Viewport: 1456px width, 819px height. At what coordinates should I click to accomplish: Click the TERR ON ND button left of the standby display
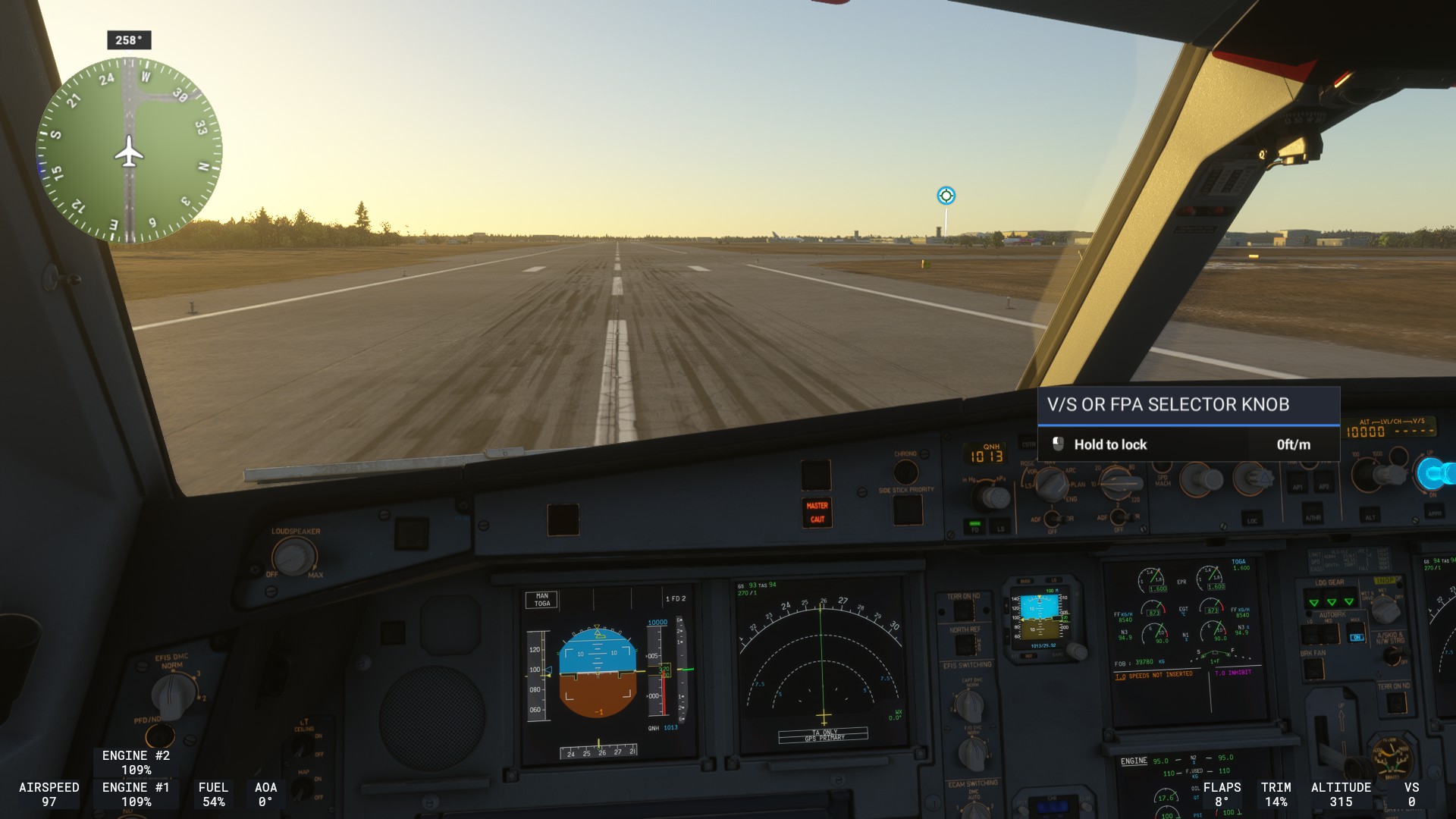click(x=964, y=611)
